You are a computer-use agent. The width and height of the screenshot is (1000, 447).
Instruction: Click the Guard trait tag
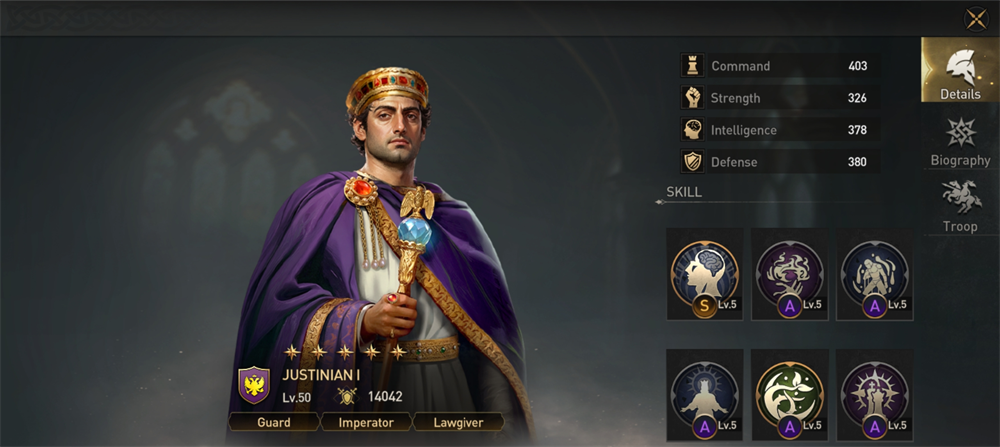[x=274, y=422]
